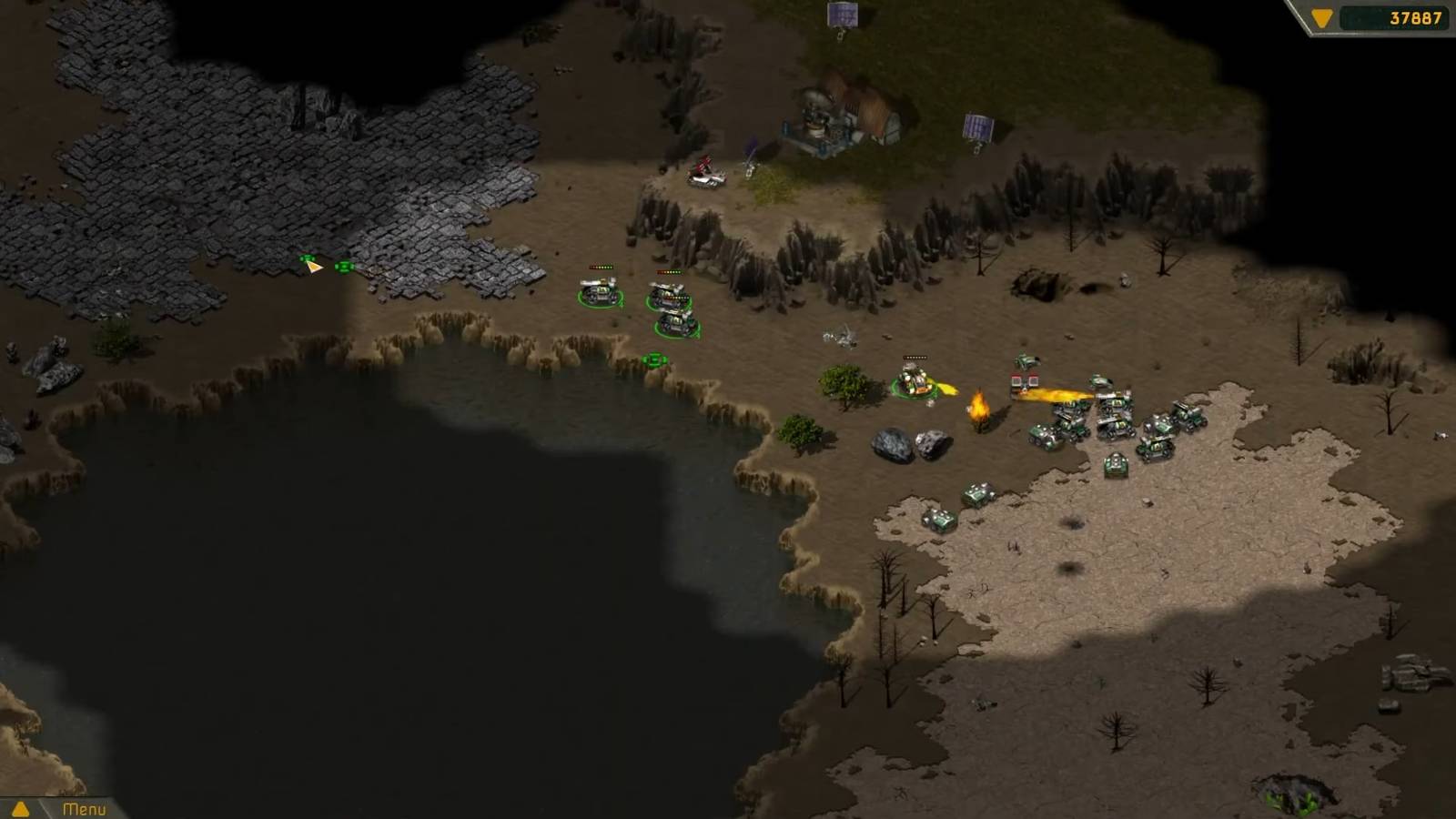Select the small selected unit near the shoreline
The image size is (1456, 819).
tap(654, 359)
